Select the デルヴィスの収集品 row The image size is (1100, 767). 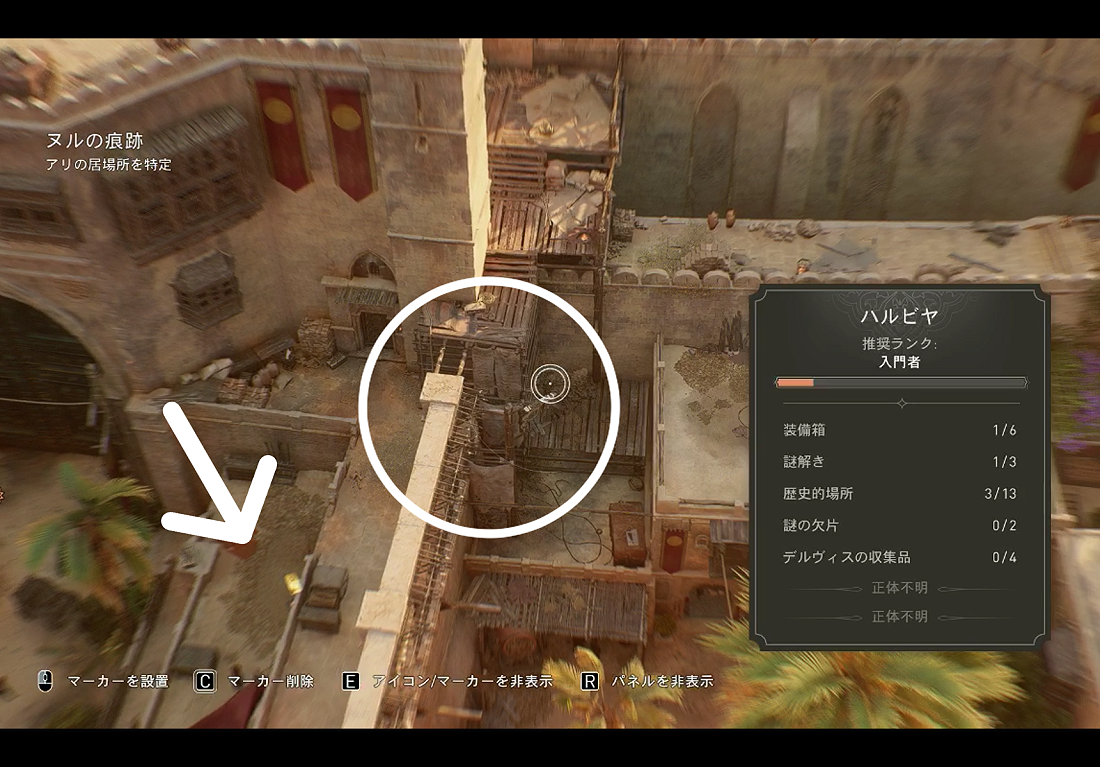click(900, 557)
